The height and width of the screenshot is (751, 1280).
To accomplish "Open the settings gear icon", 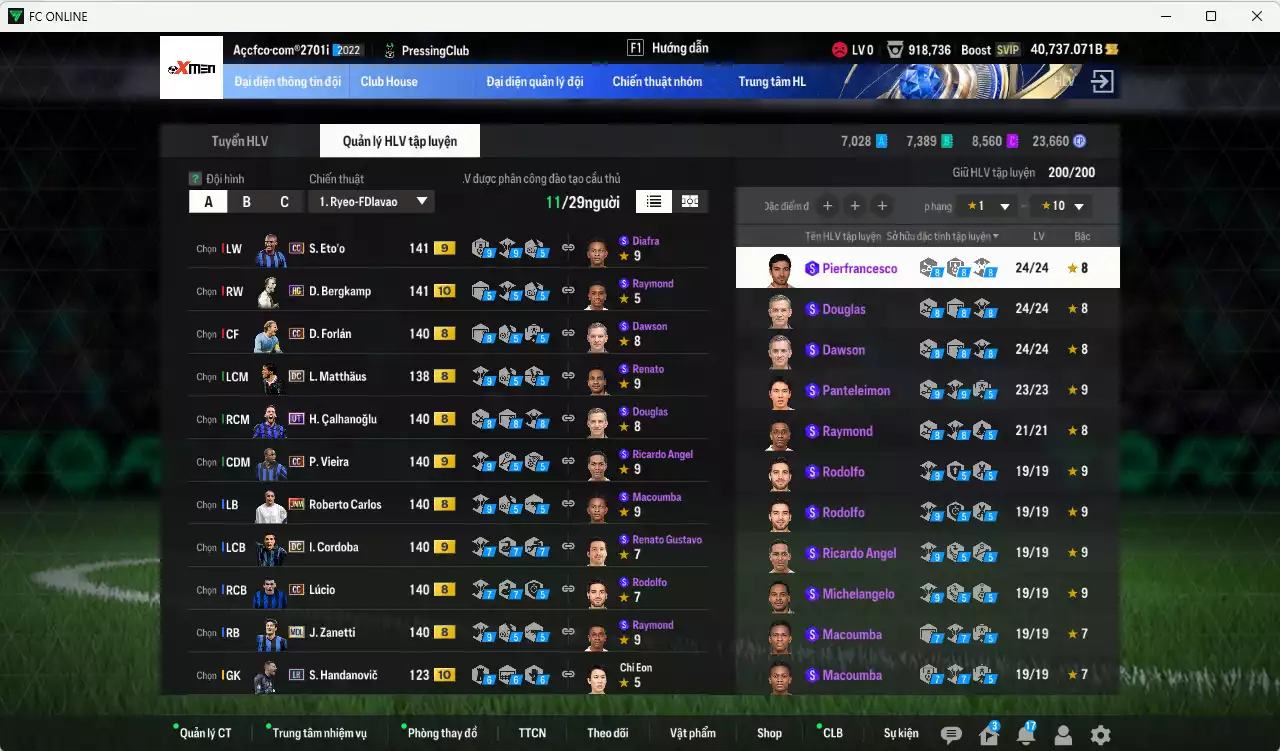I will (x=1100, y=735).
